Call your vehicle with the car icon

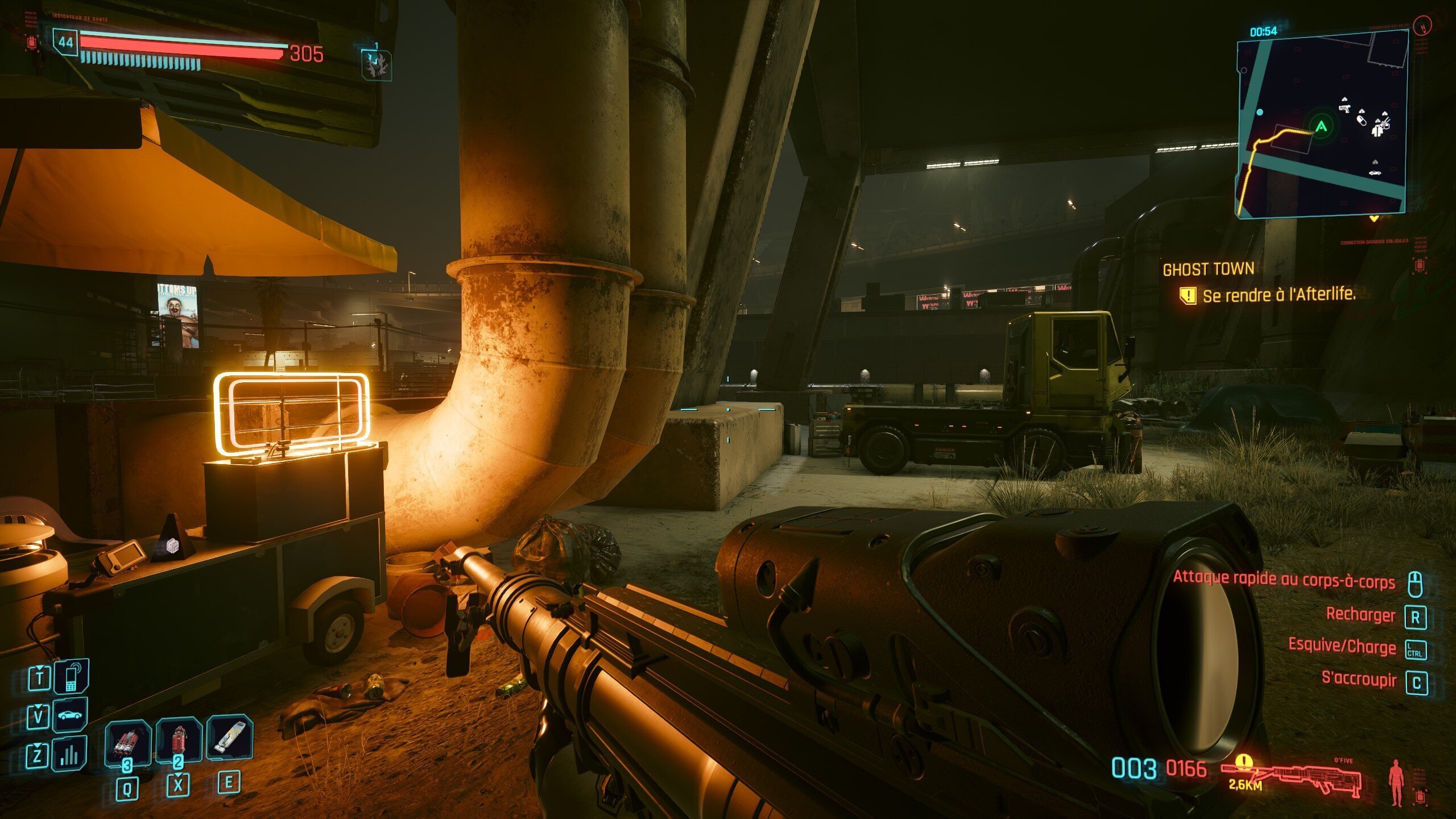(70, 715)
